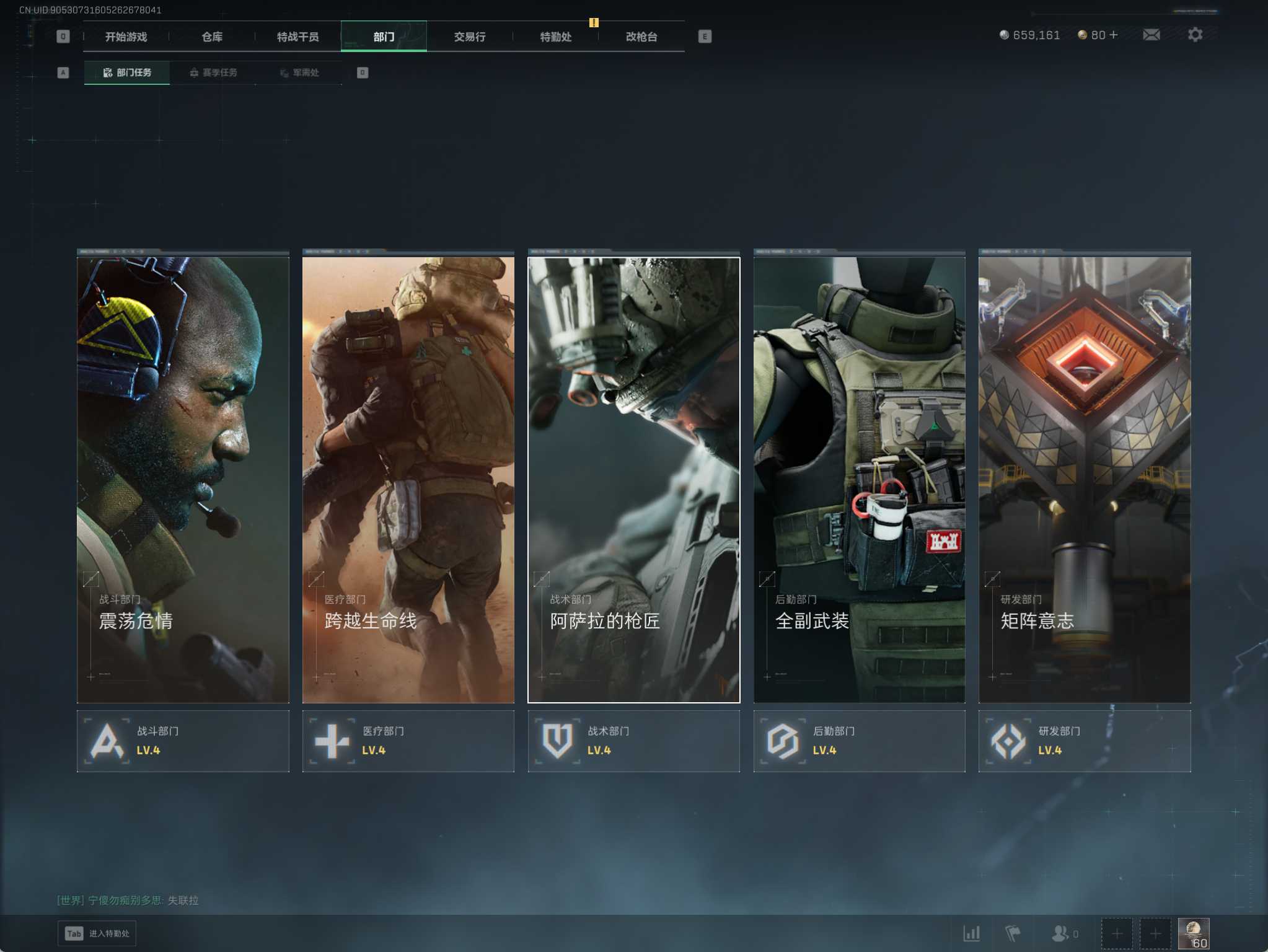Viewport: 1268px width, 952px height.
Task: Click the 战斗部门 LV.4 level panel
Action: click(x=183, y=741)
